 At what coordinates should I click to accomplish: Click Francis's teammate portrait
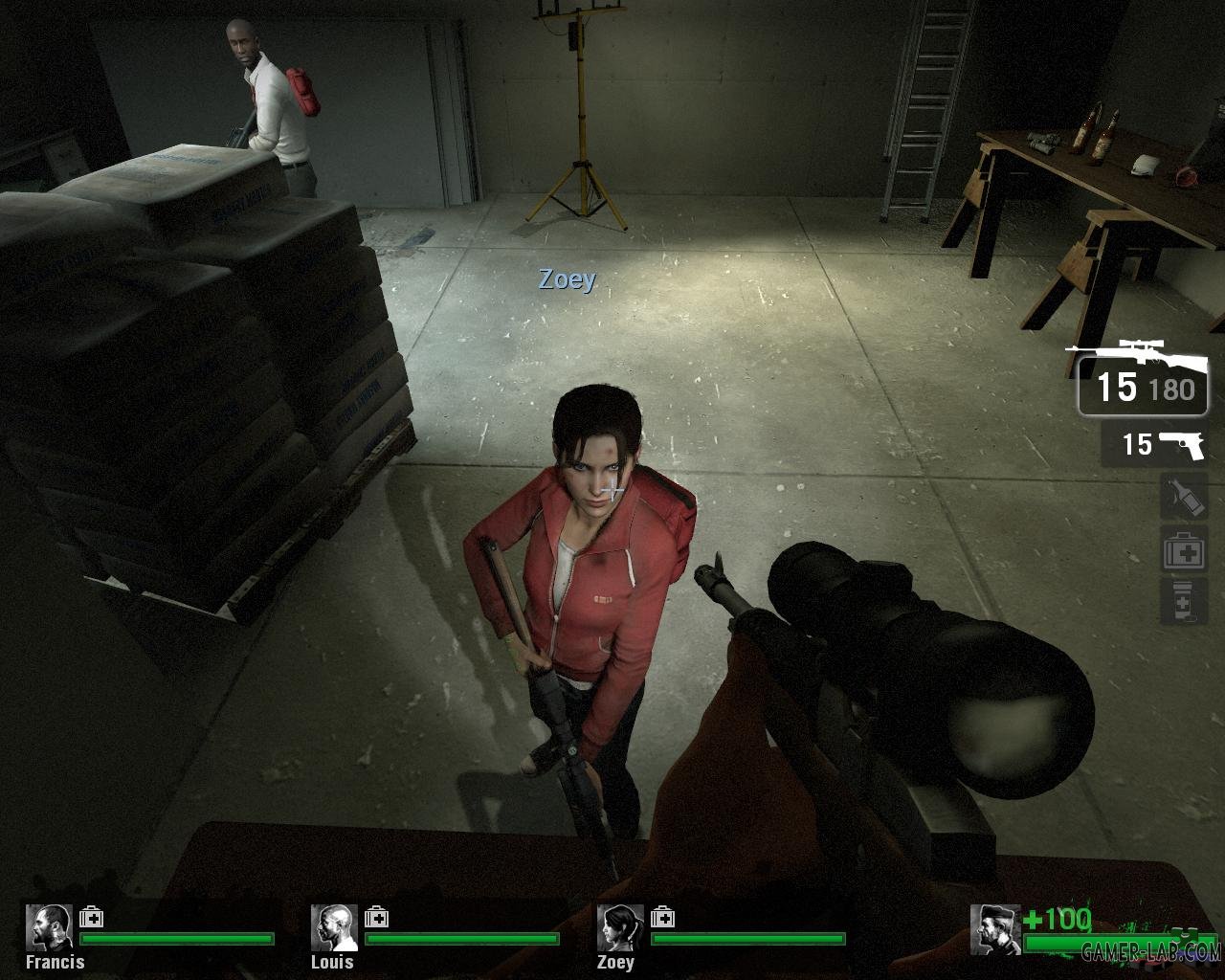tap(48, 927)
